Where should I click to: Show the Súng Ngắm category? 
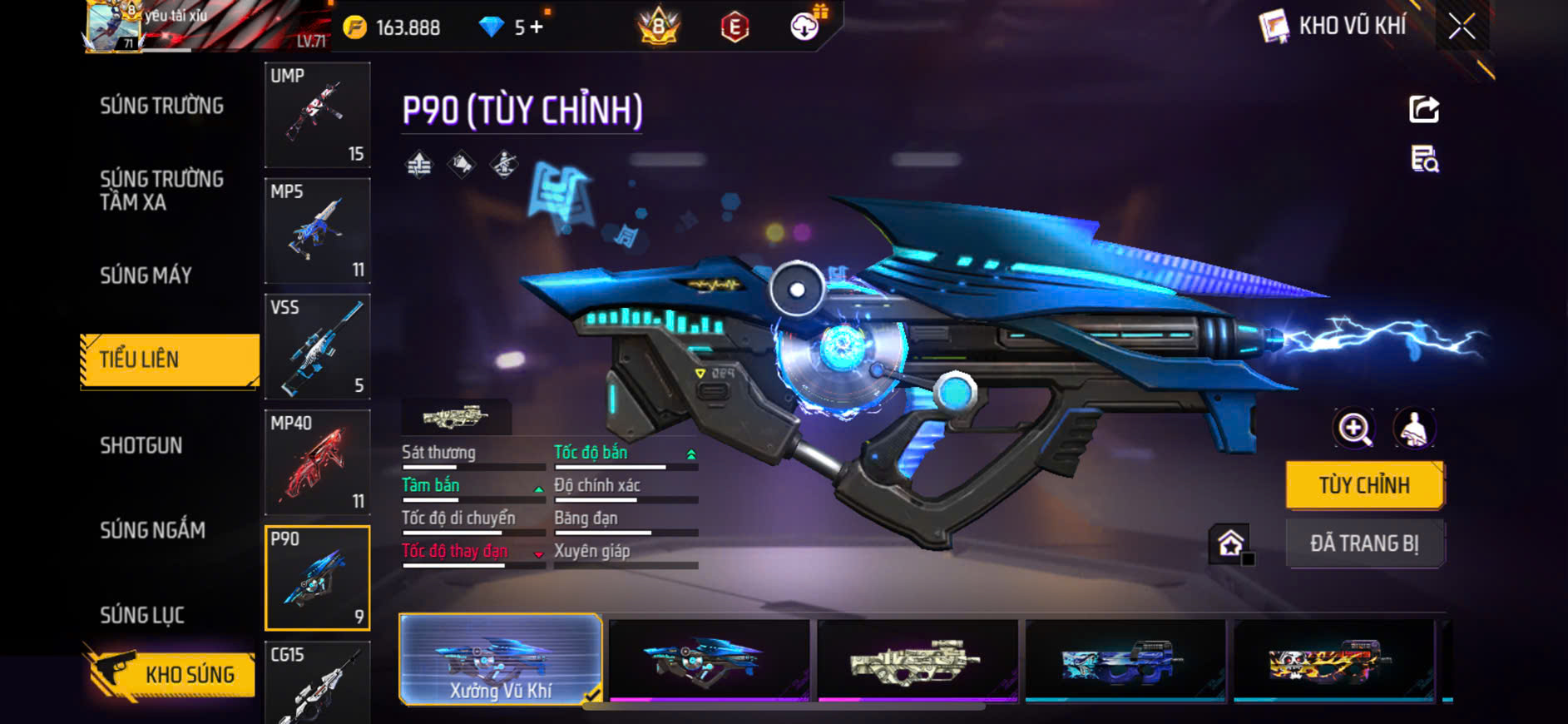[x=152, y=530]
